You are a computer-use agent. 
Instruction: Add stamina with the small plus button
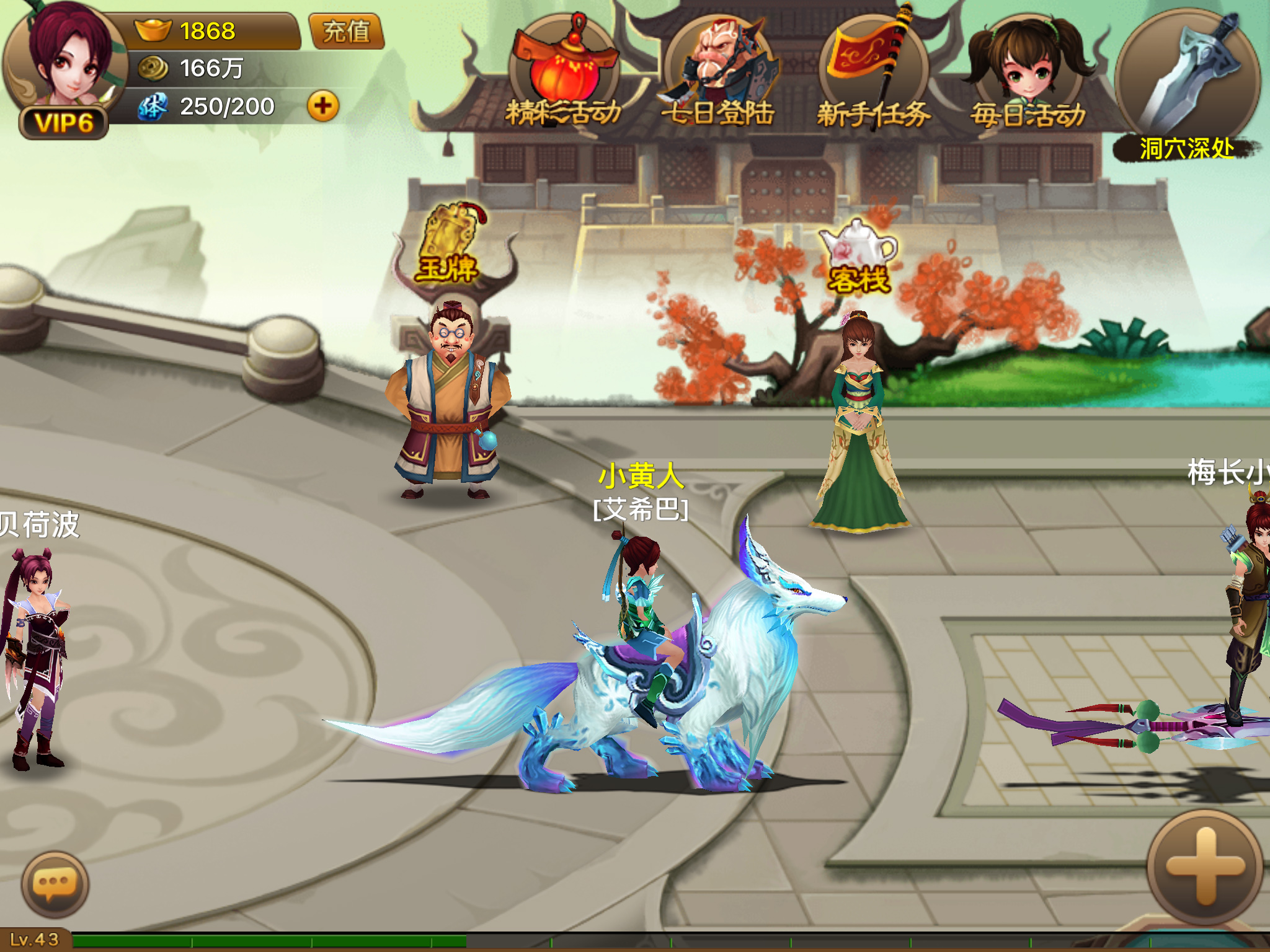tap(323, 106)
